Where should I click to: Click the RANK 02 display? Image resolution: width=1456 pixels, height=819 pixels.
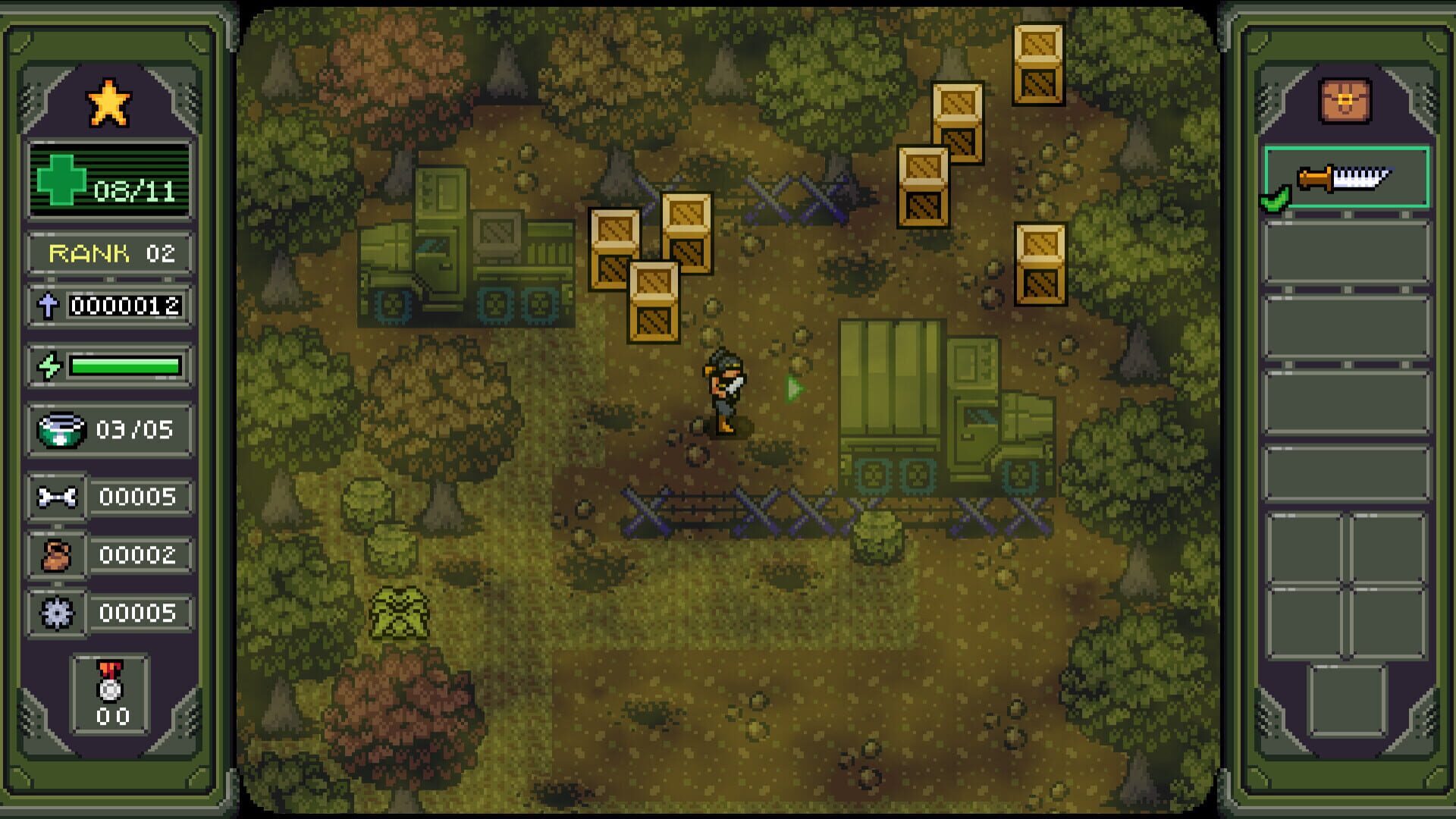(x=110, y=253)
